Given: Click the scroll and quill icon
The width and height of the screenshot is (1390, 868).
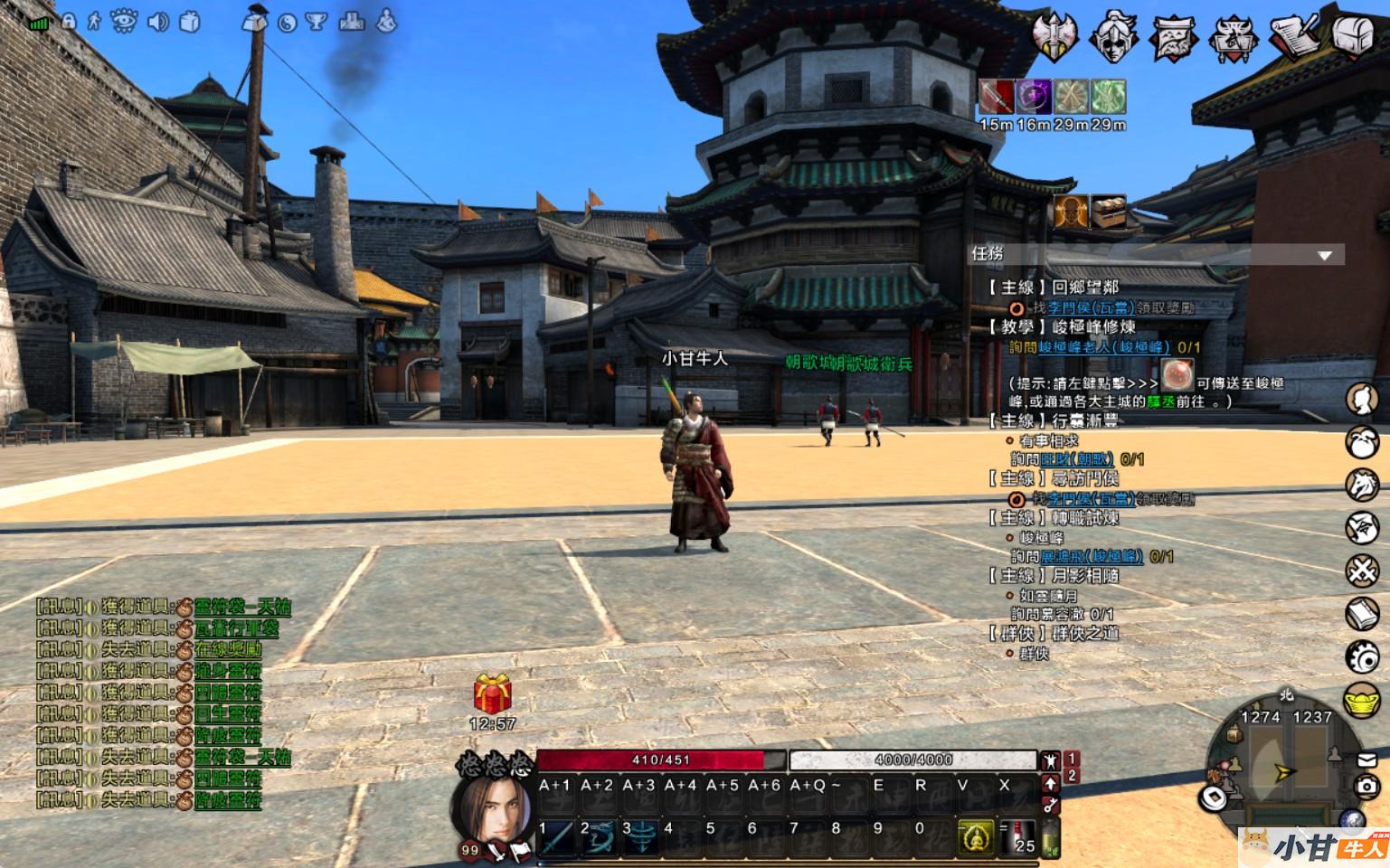Looking at the screenshot, I should pyautogui.click(x=1294, y=35).
